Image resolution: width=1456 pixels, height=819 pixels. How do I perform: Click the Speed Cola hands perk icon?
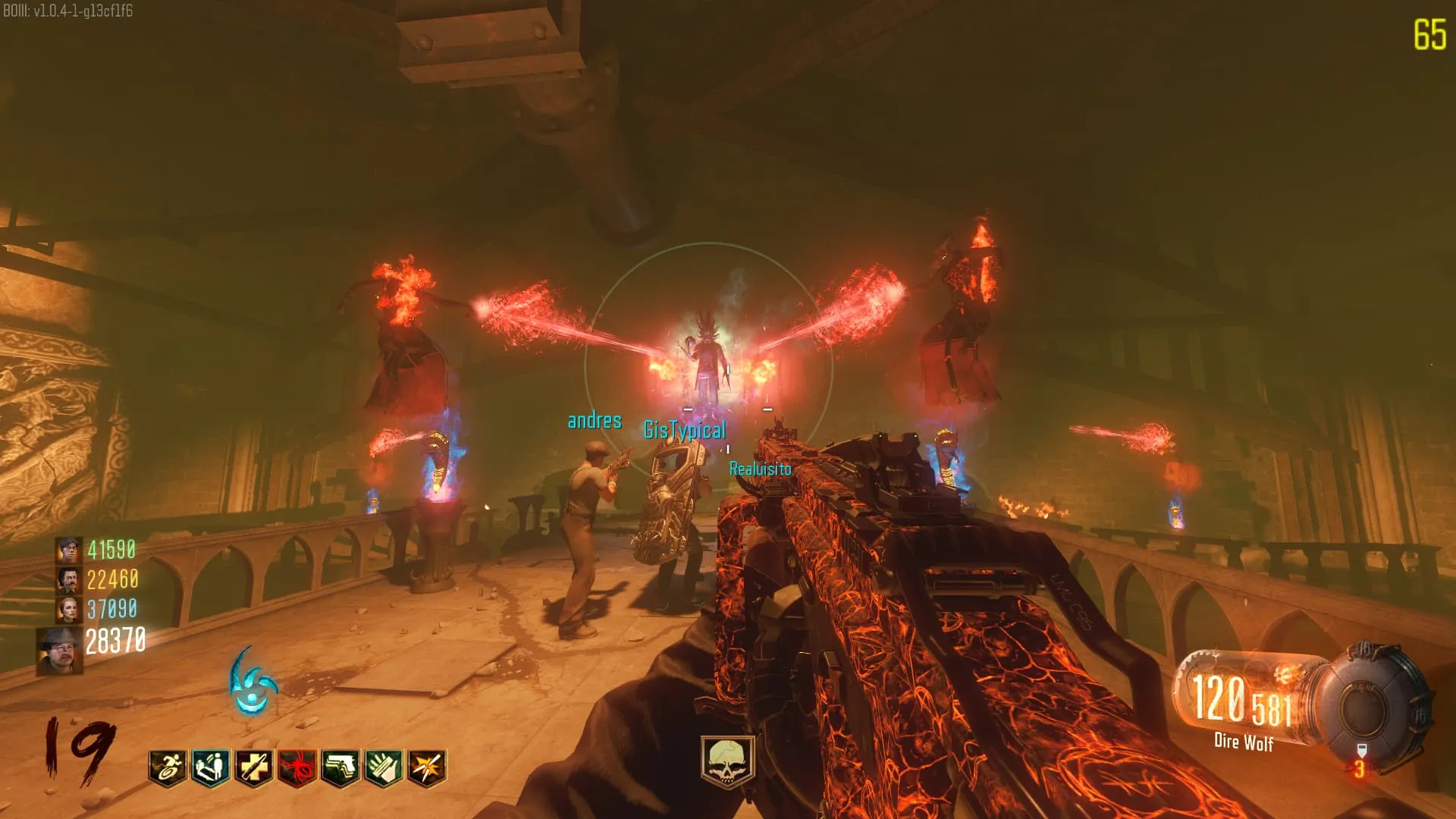coord(384,767)
